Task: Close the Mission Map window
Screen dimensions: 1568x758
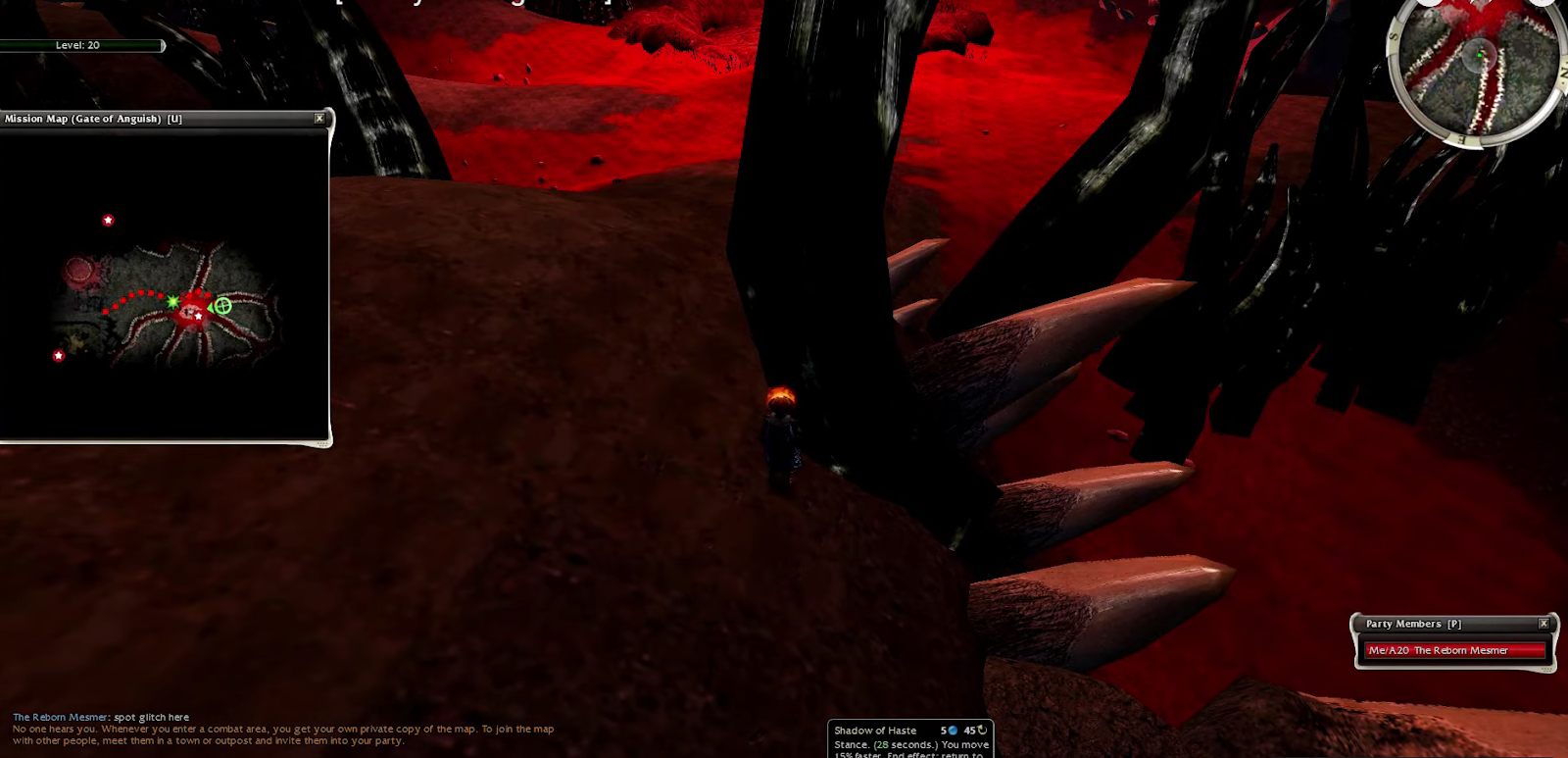Action: tap(318, 119)
